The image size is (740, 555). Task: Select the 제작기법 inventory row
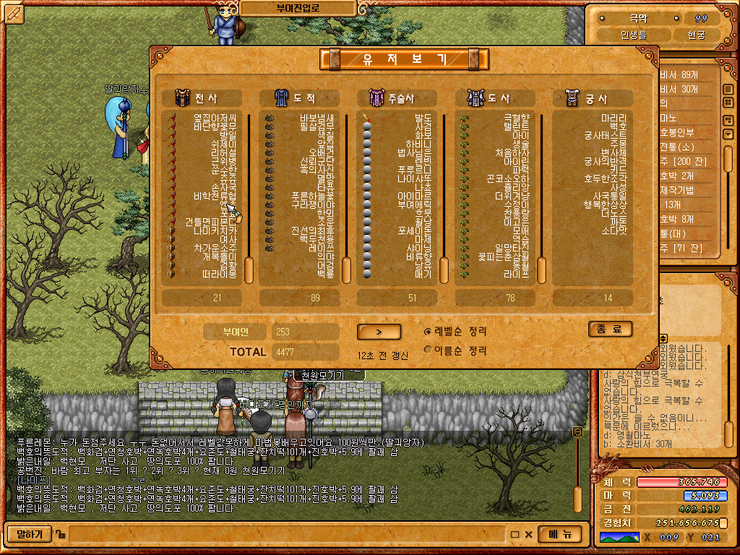tap(686, 190)
